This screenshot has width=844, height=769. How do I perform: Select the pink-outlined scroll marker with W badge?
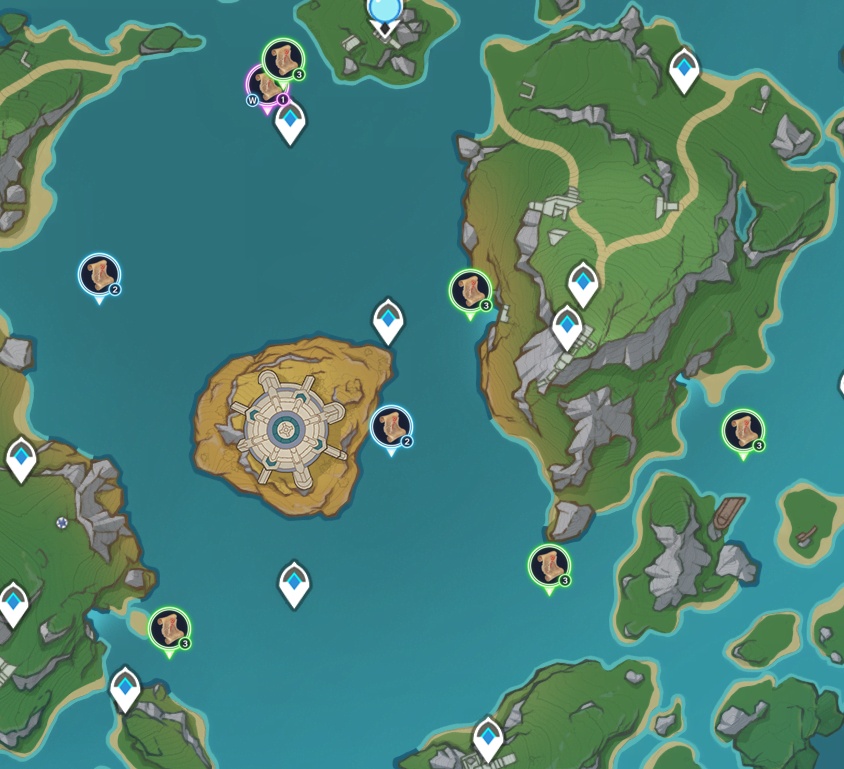[265, 87]
